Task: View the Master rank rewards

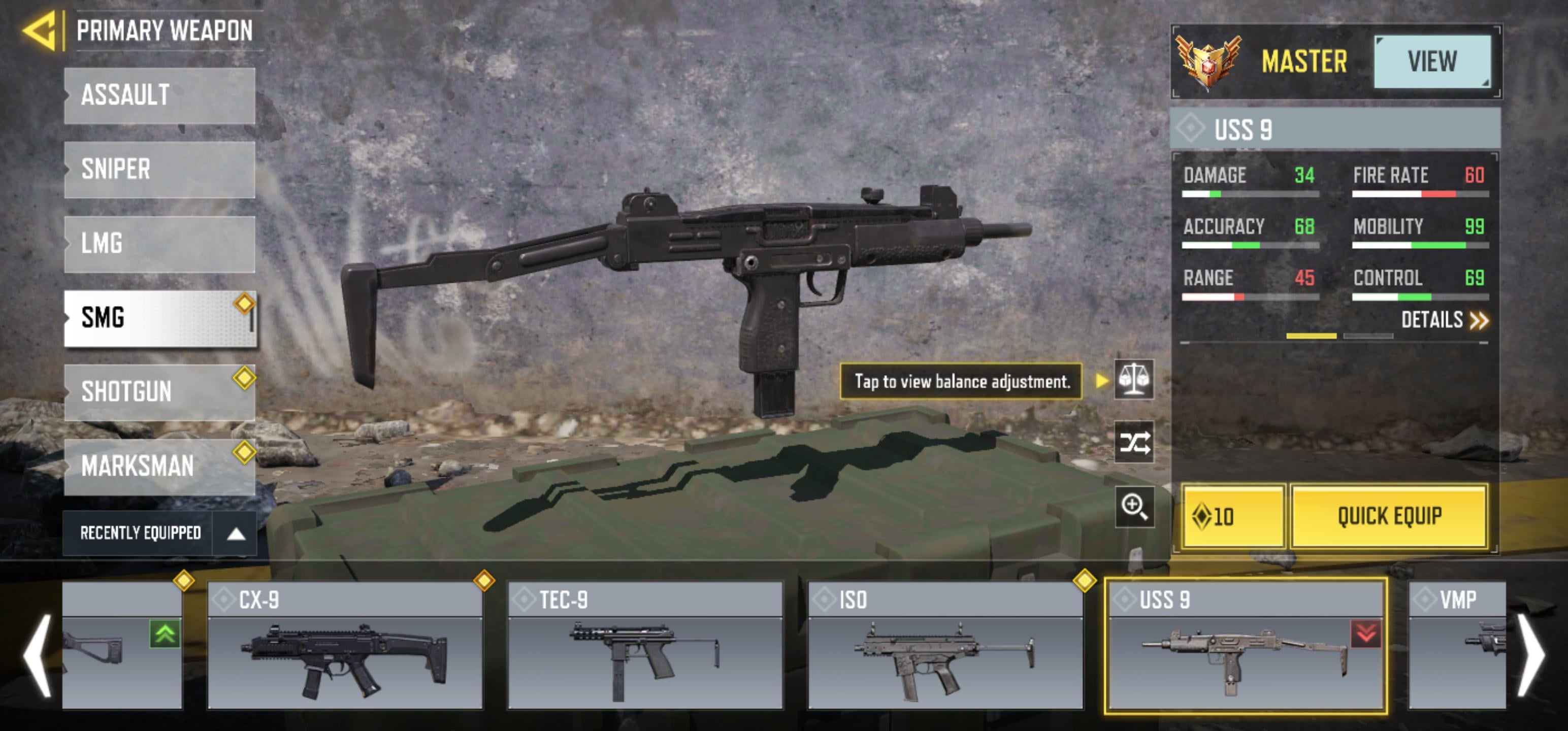Action: click(x=1431, y=61)
